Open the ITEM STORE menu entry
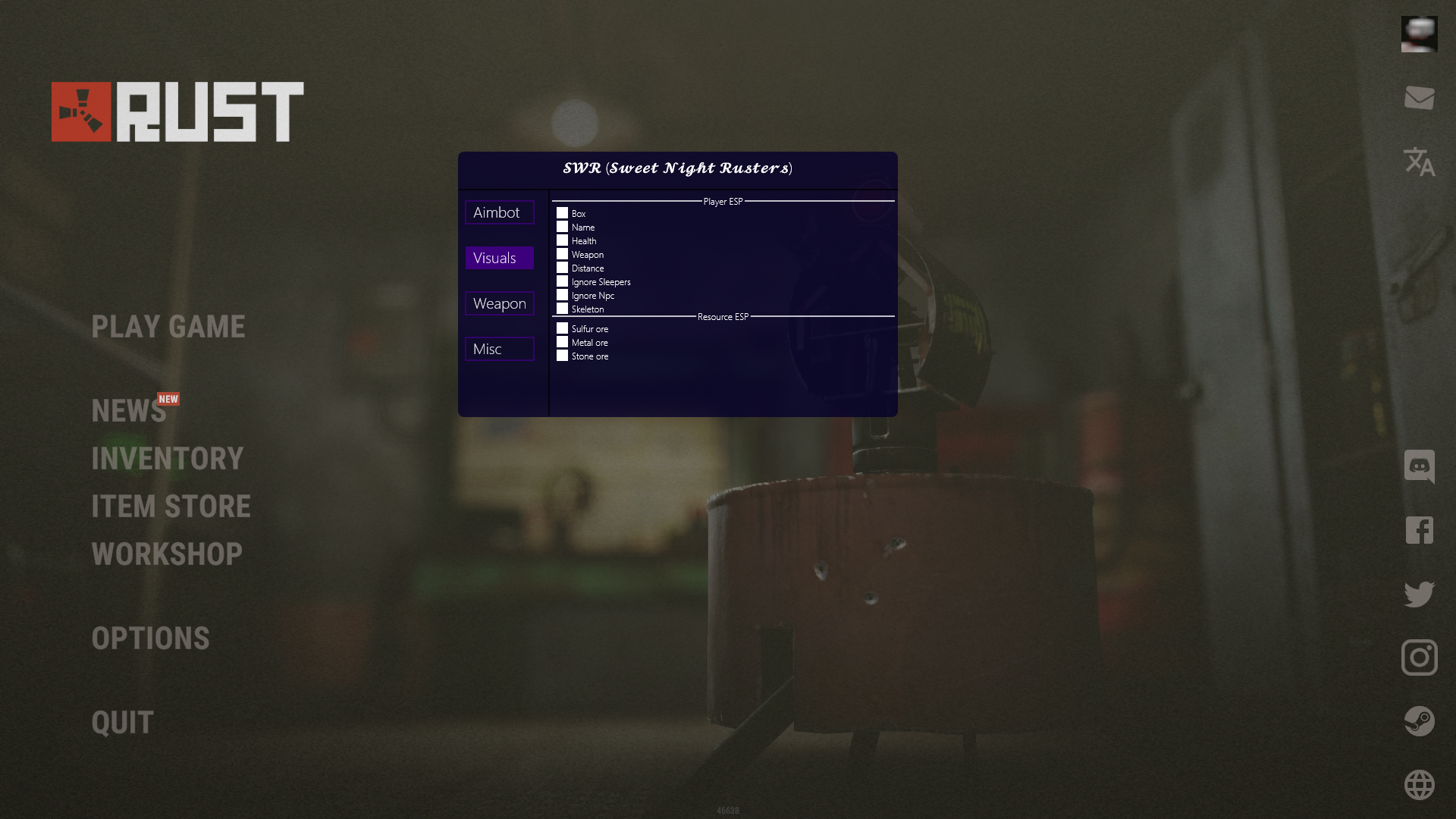Image resolution: width=1456 pixels, height=819 pixels. 171,507
